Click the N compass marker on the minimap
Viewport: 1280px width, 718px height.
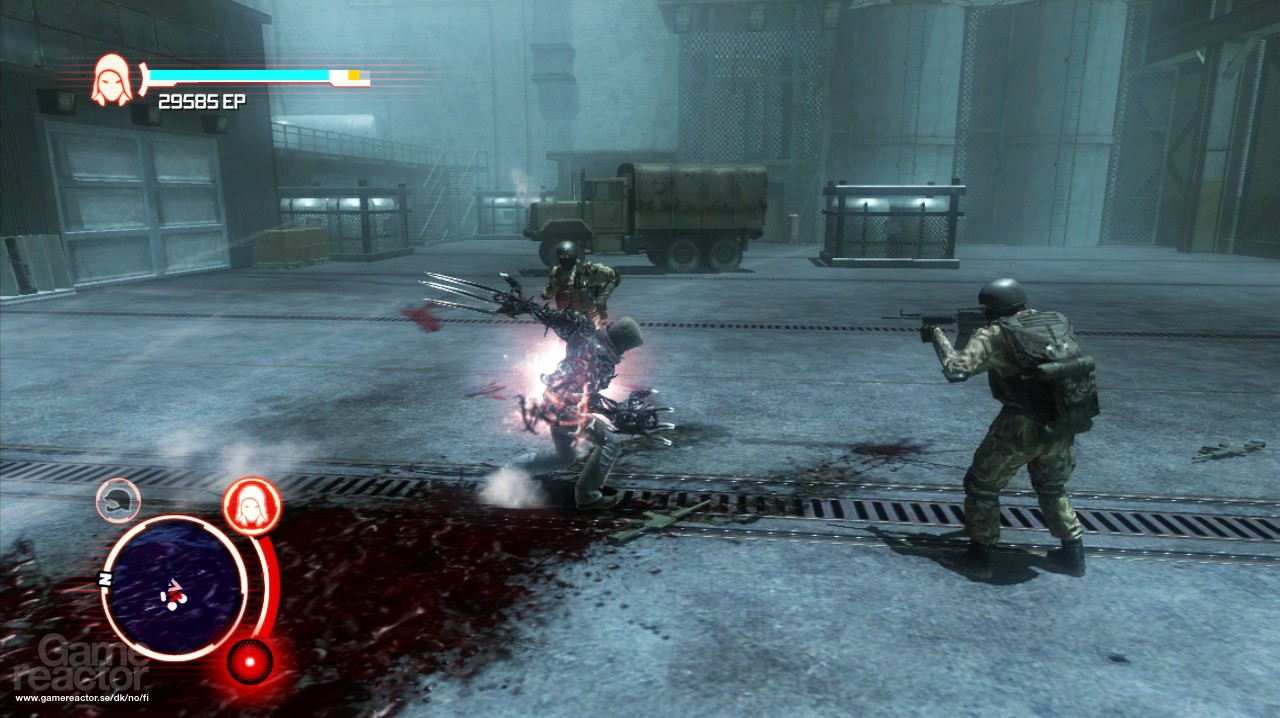(102, 579)
